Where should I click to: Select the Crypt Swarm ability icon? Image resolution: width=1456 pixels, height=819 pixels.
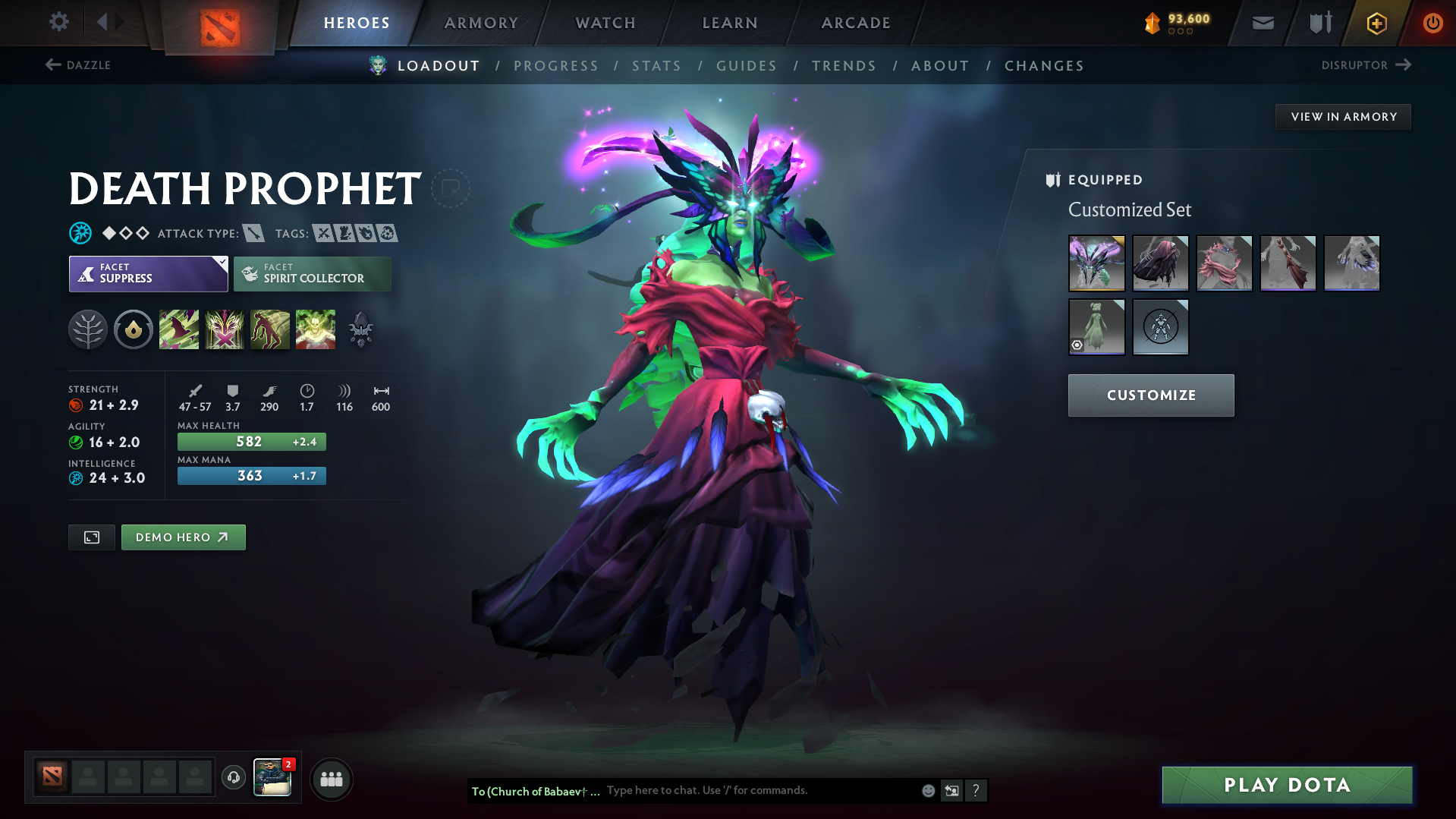tap(179, 329)
